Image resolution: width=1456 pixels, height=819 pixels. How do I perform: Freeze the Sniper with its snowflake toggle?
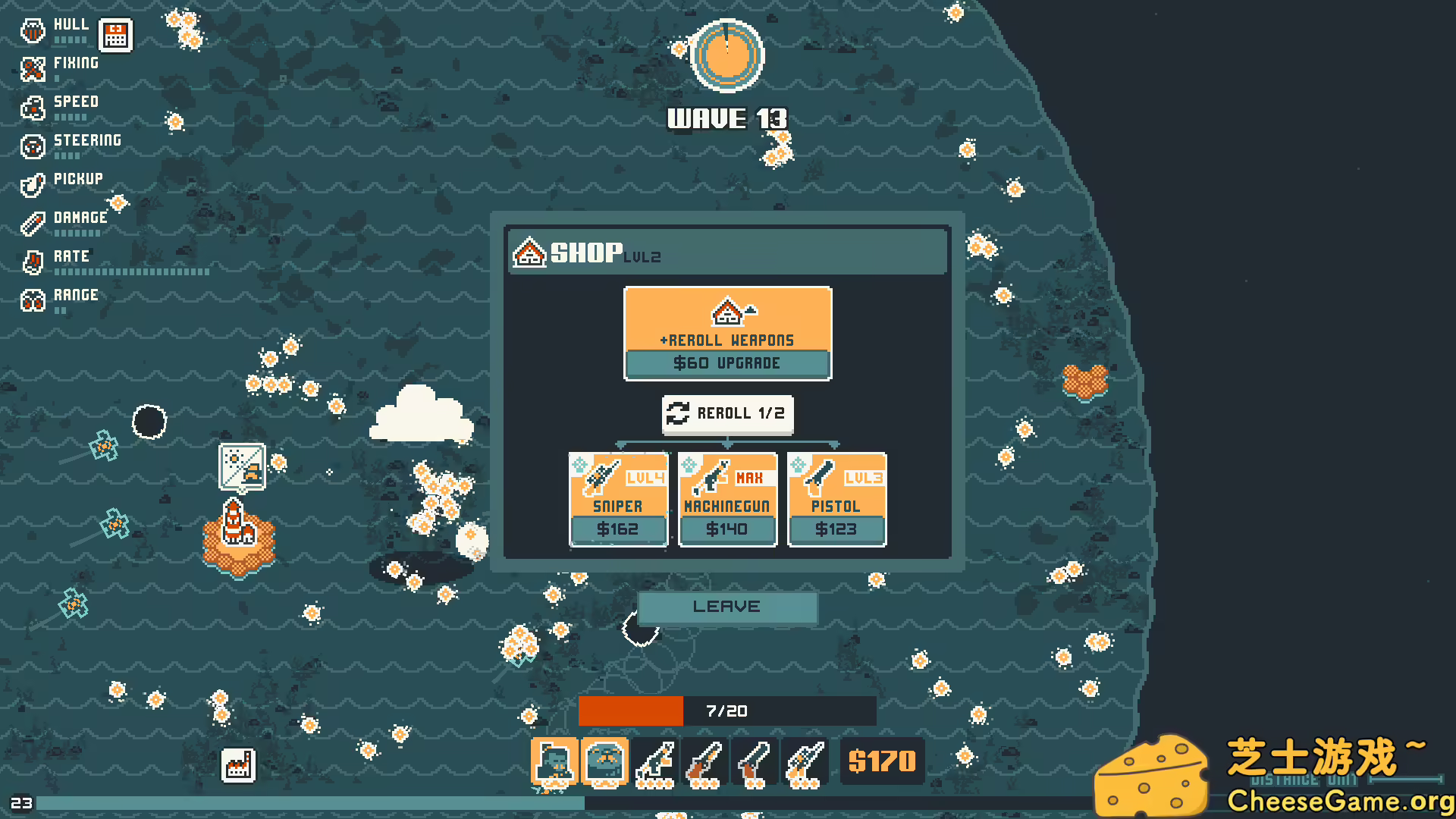click(x=581, y=463)
